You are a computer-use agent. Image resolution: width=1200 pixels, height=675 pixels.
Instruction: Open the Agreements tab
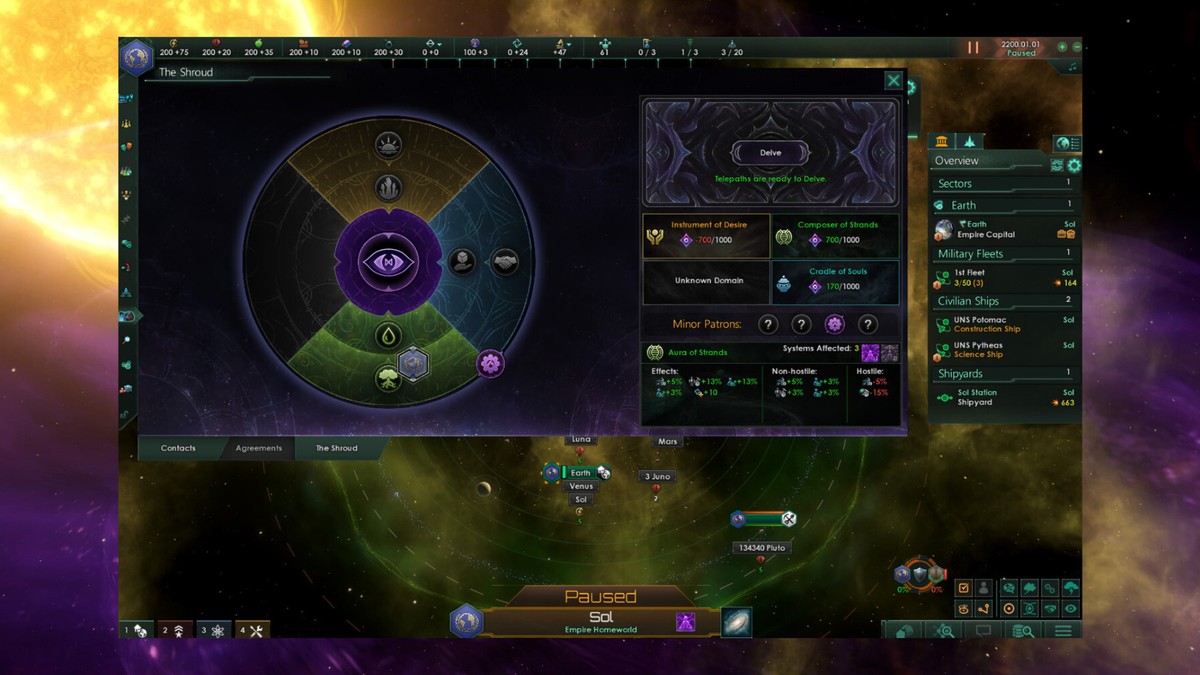point(259,448)
